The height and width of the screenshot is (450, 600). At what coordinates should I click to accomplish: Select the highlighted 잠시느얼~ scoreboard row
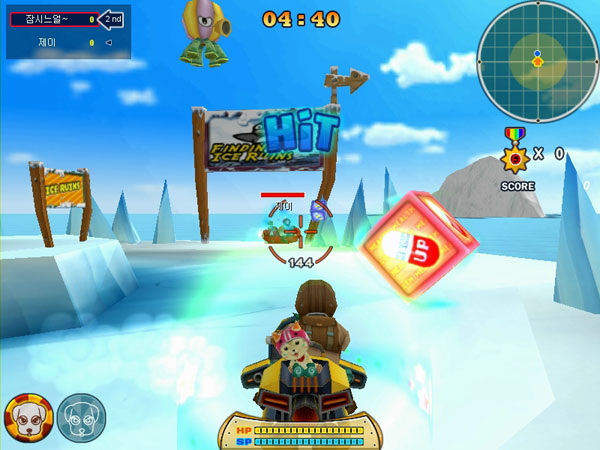(x=53, y=19)
